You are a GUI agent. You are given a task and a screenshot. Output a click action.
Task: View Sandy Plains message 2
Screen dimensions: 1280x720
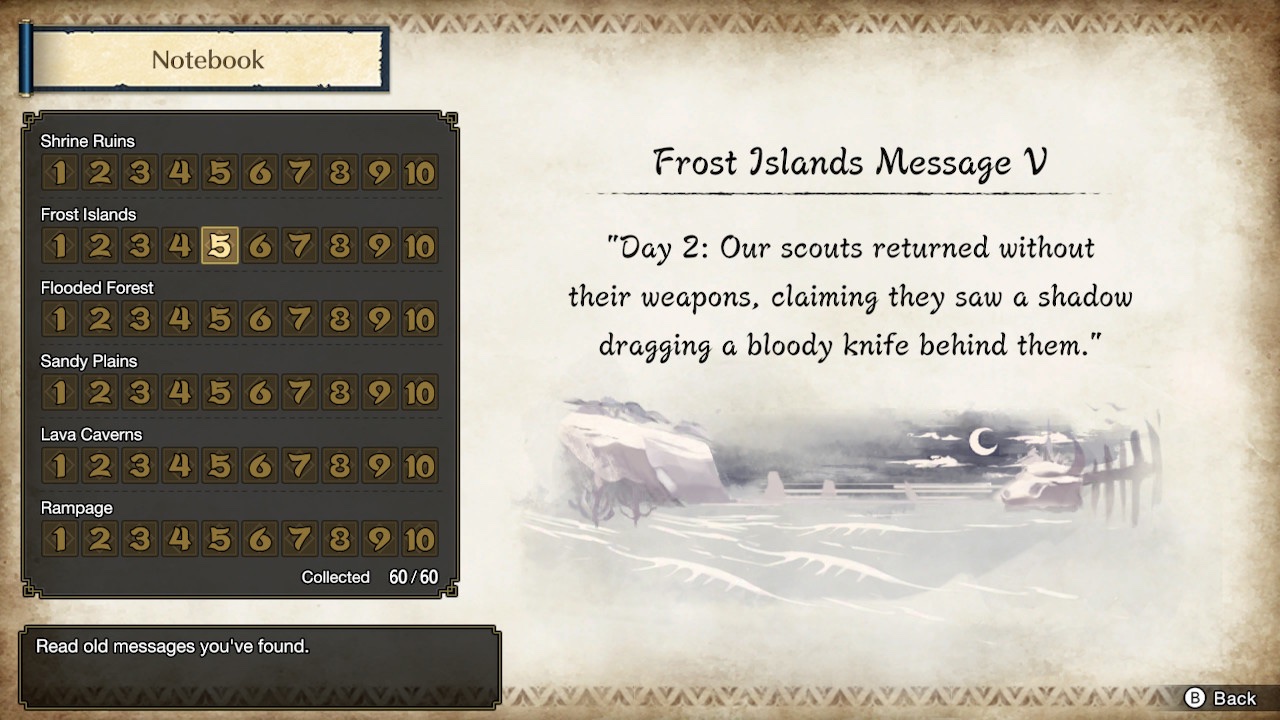point(99,392)
